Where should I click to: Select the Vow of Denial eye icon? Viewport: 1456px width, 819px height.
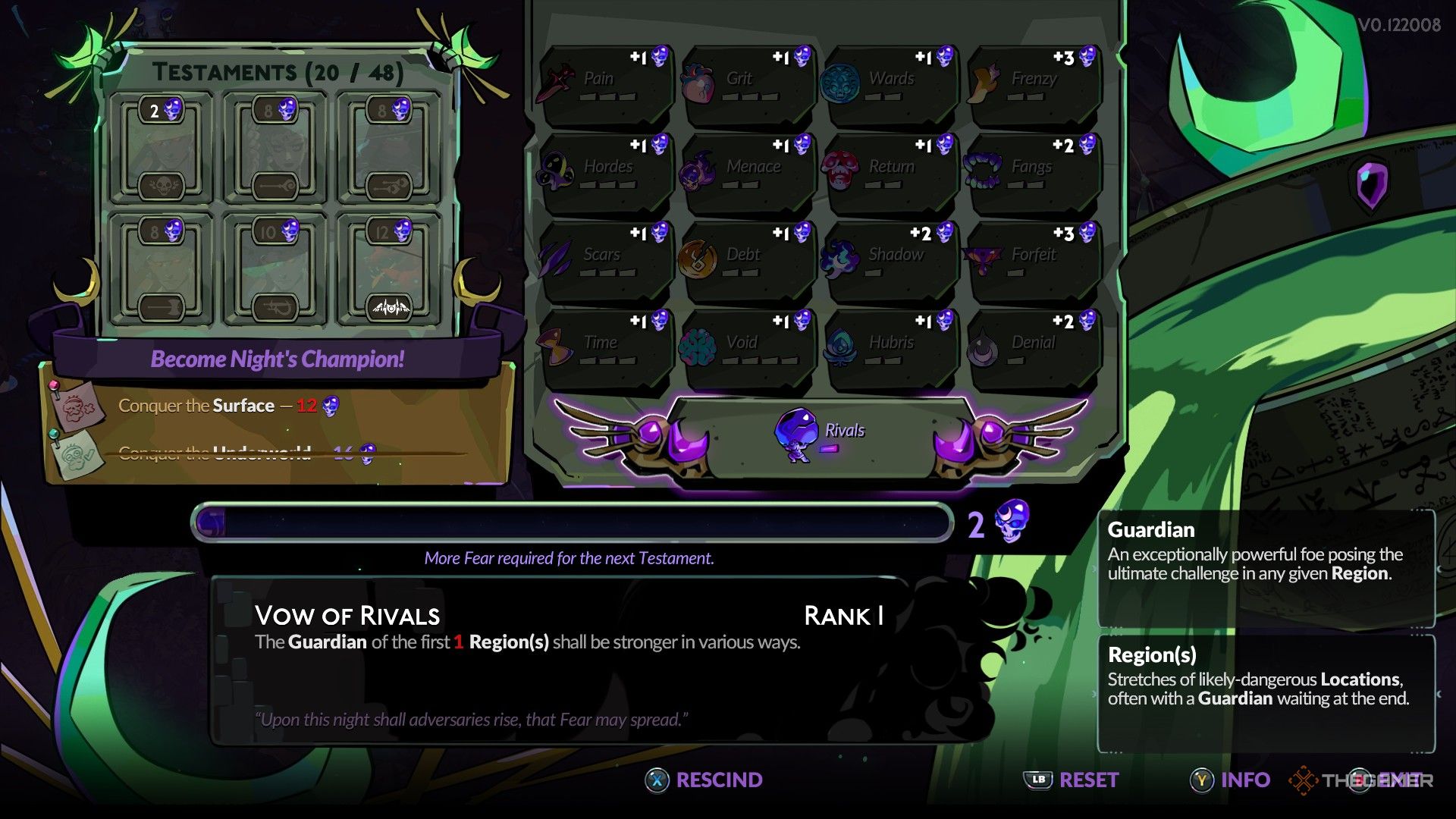[982, 344]
